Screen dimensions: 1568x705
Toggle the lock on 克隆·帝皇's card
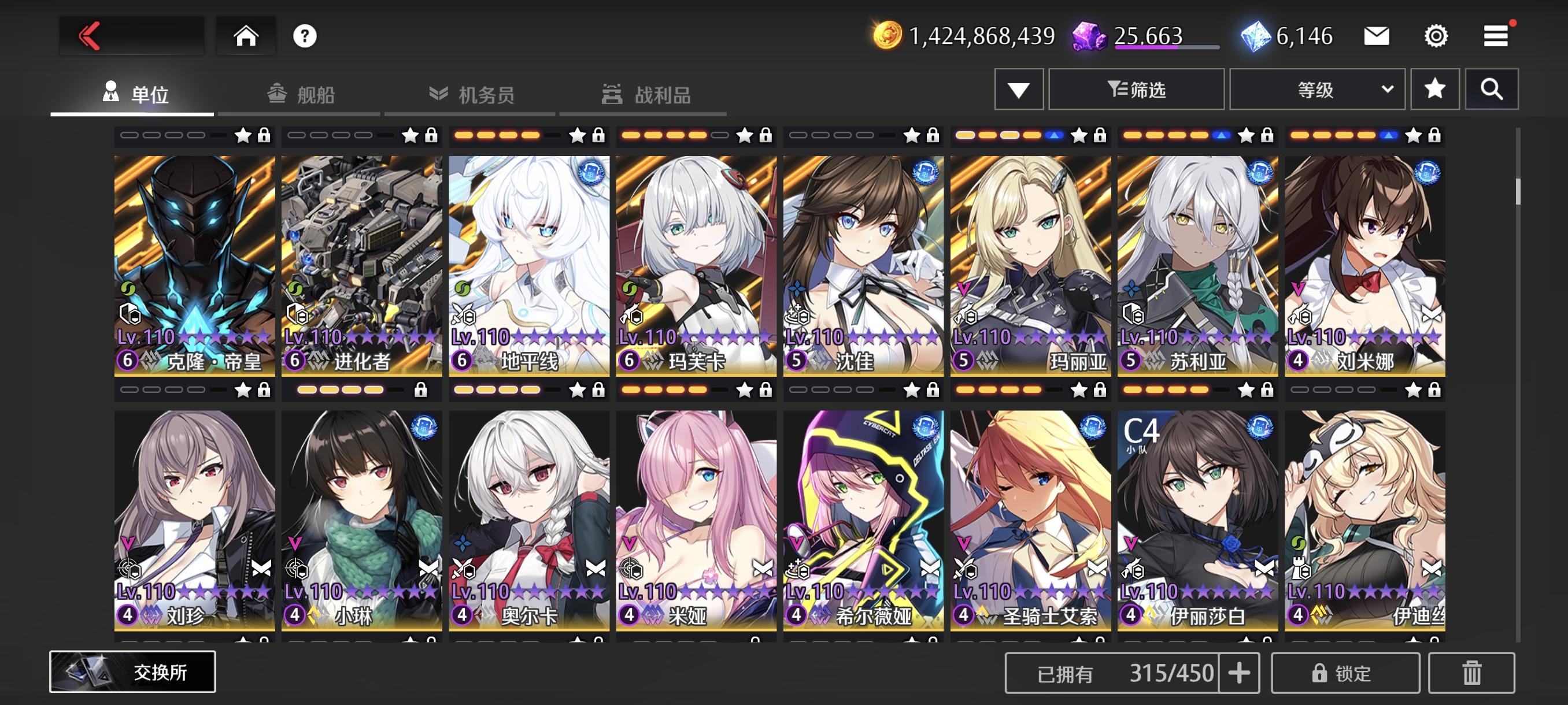click(264, 136)
